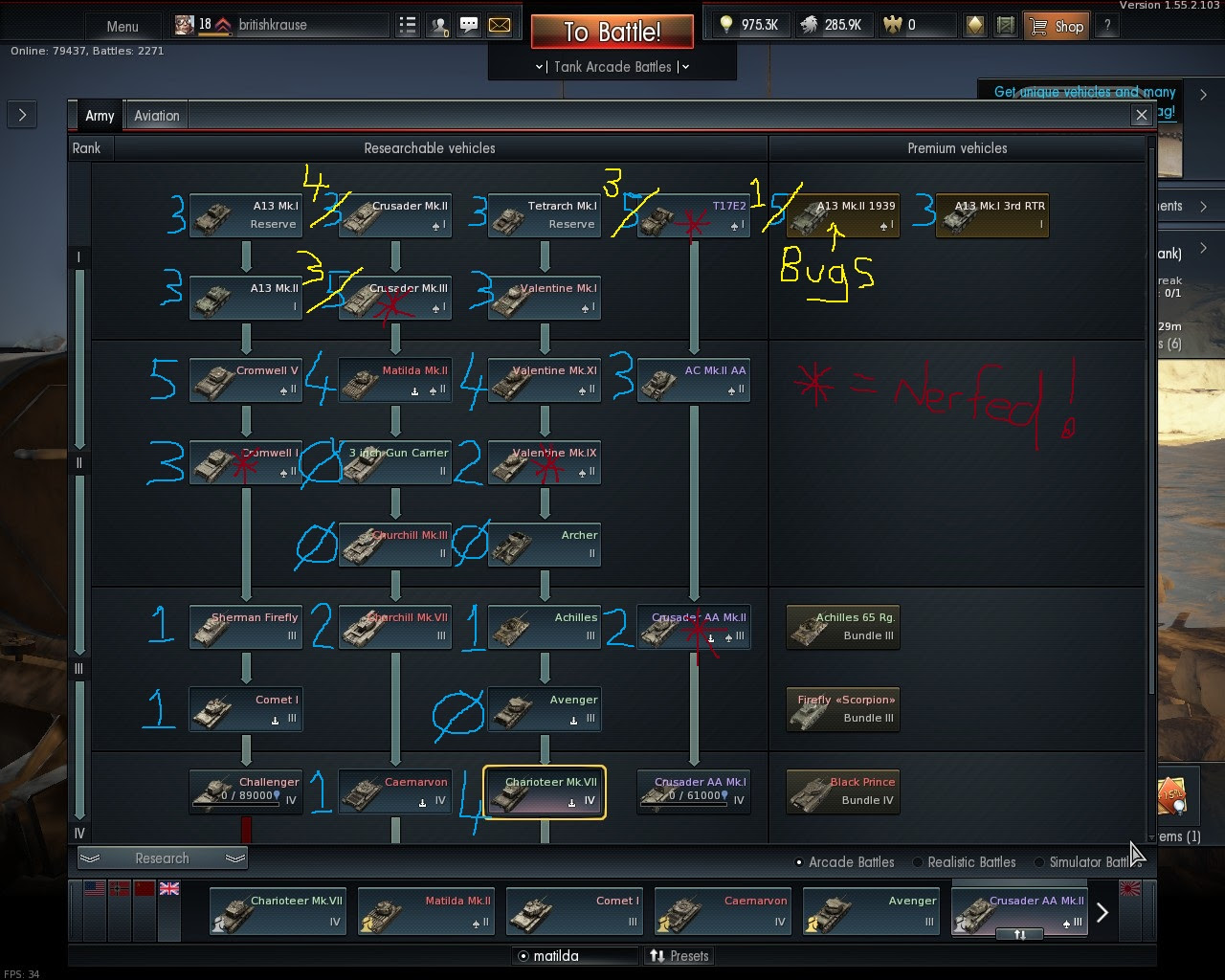Select the Arcade Battles radio button
This screenshot has height=980, width=1225.
coord(799,862)
